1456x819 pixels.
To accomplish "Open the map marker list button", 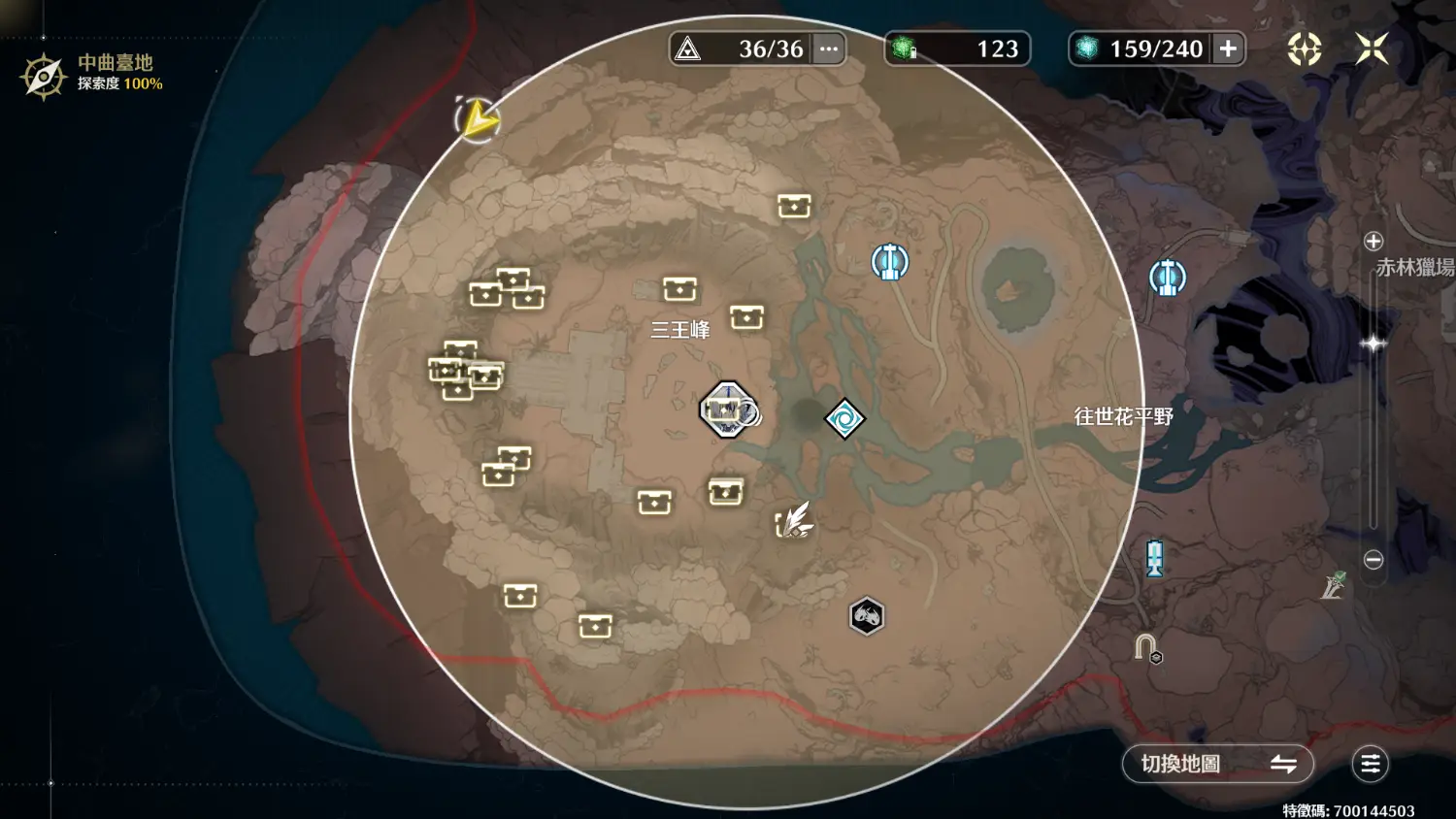I will 1370,764.
